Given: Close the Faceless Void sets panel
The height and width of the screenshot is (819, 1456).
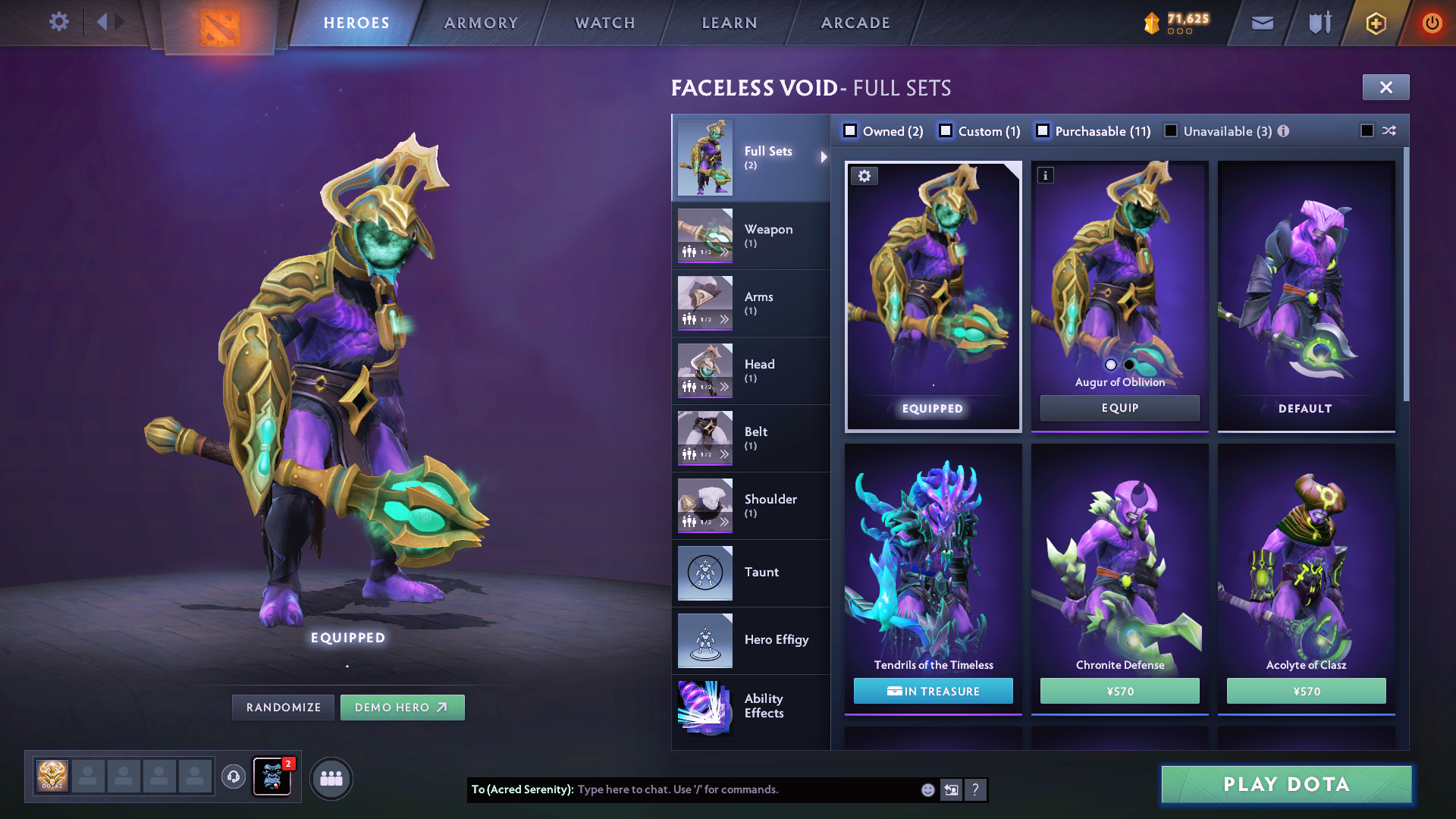Looking at the screenshot, I should [1385, 87].
